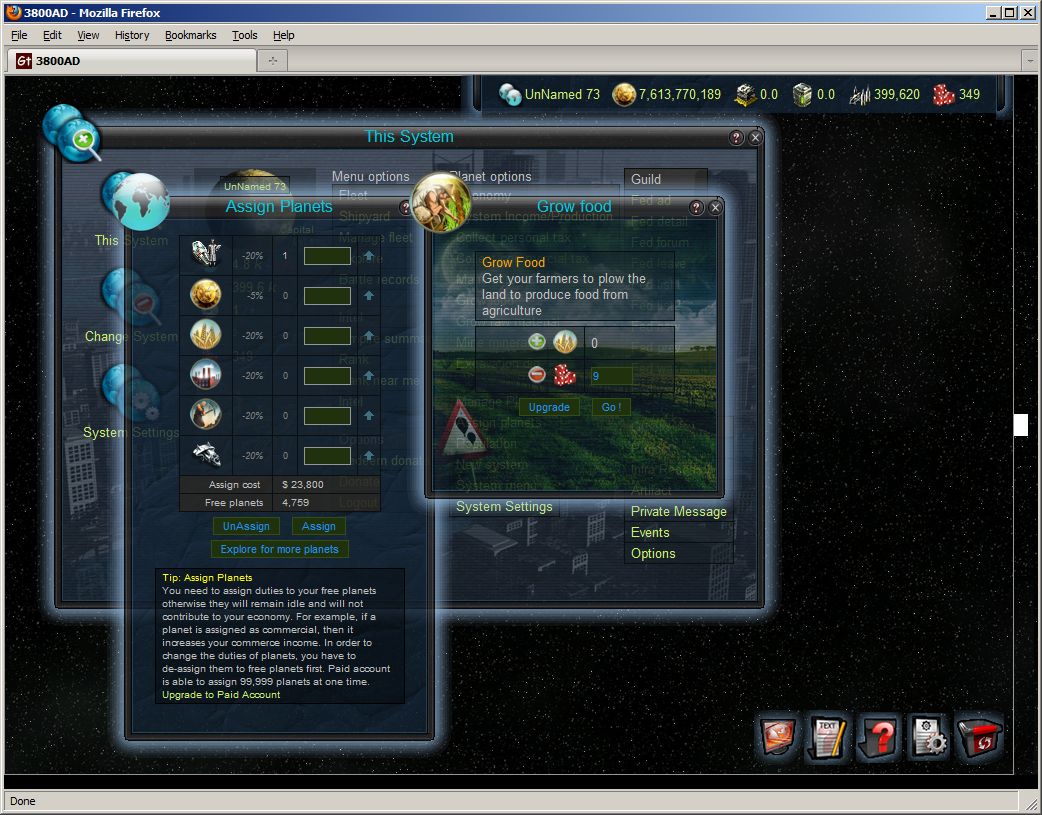Select Options in the right menu

pyautogui.click(x=653, y=553)
